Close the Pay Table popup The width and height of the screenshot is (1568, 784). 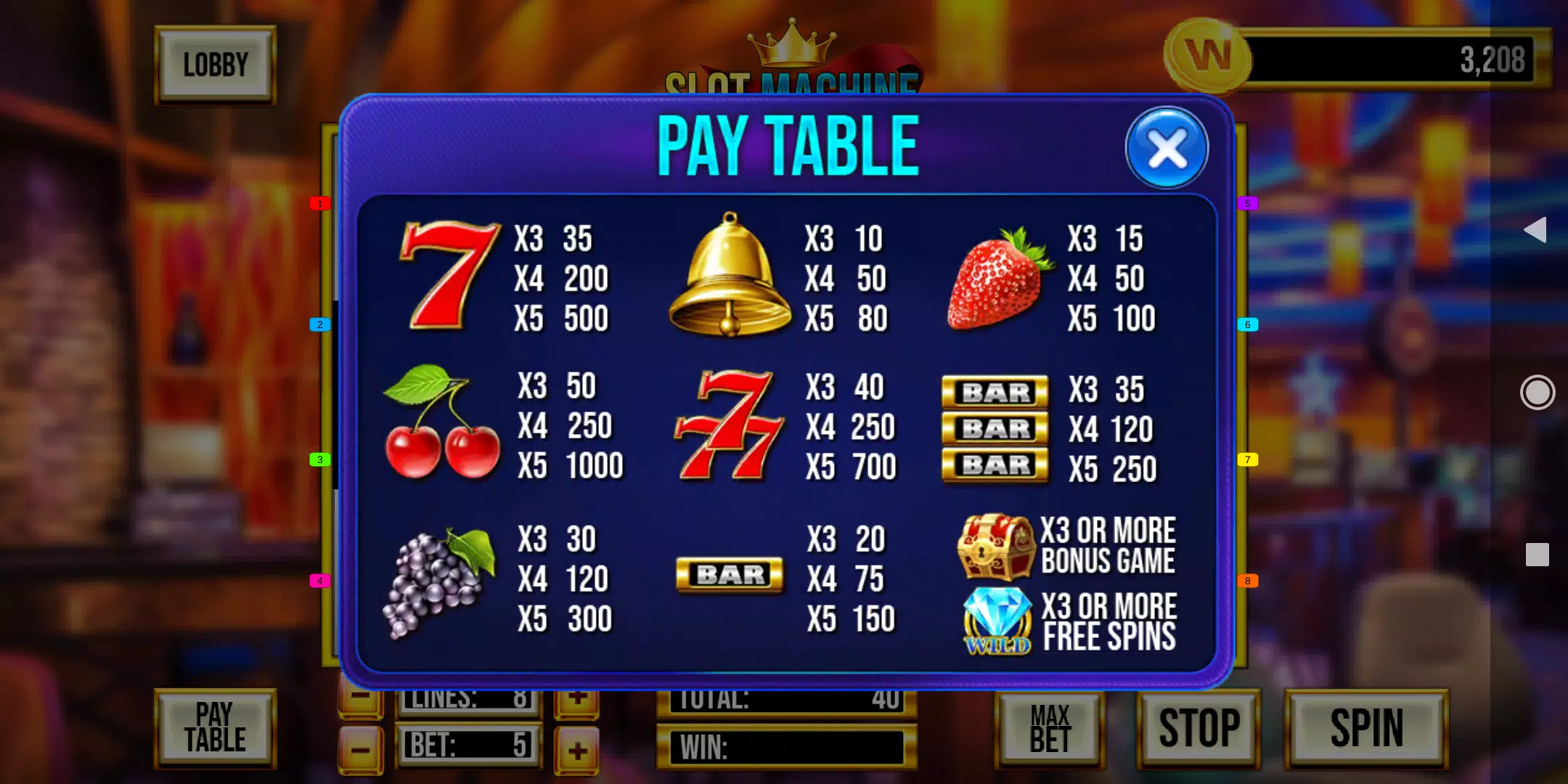click(x=1167, y=148)
